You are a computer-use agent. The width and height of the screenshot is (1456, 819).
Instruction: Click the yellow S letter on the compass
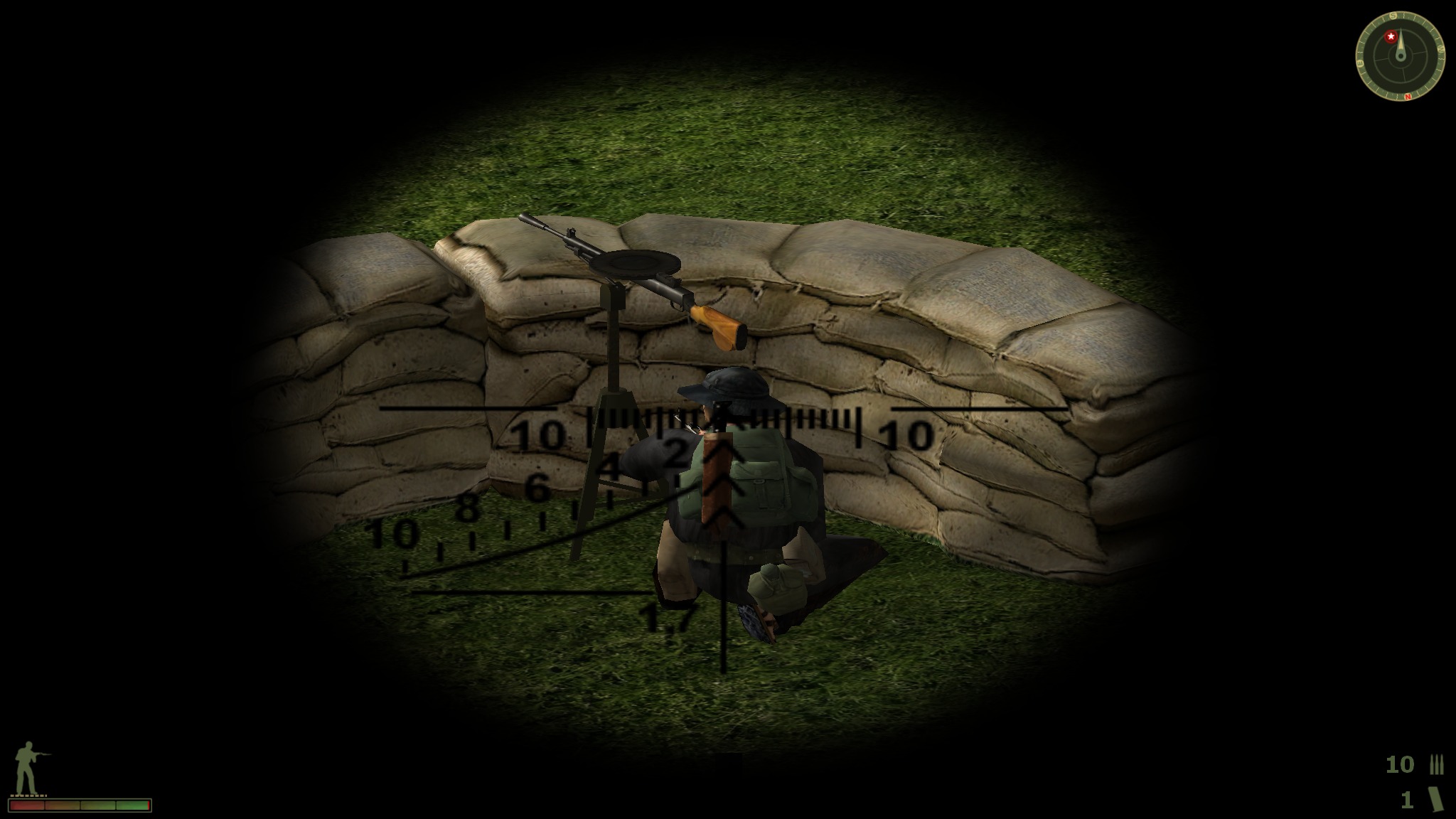(x=1393, y=16)
